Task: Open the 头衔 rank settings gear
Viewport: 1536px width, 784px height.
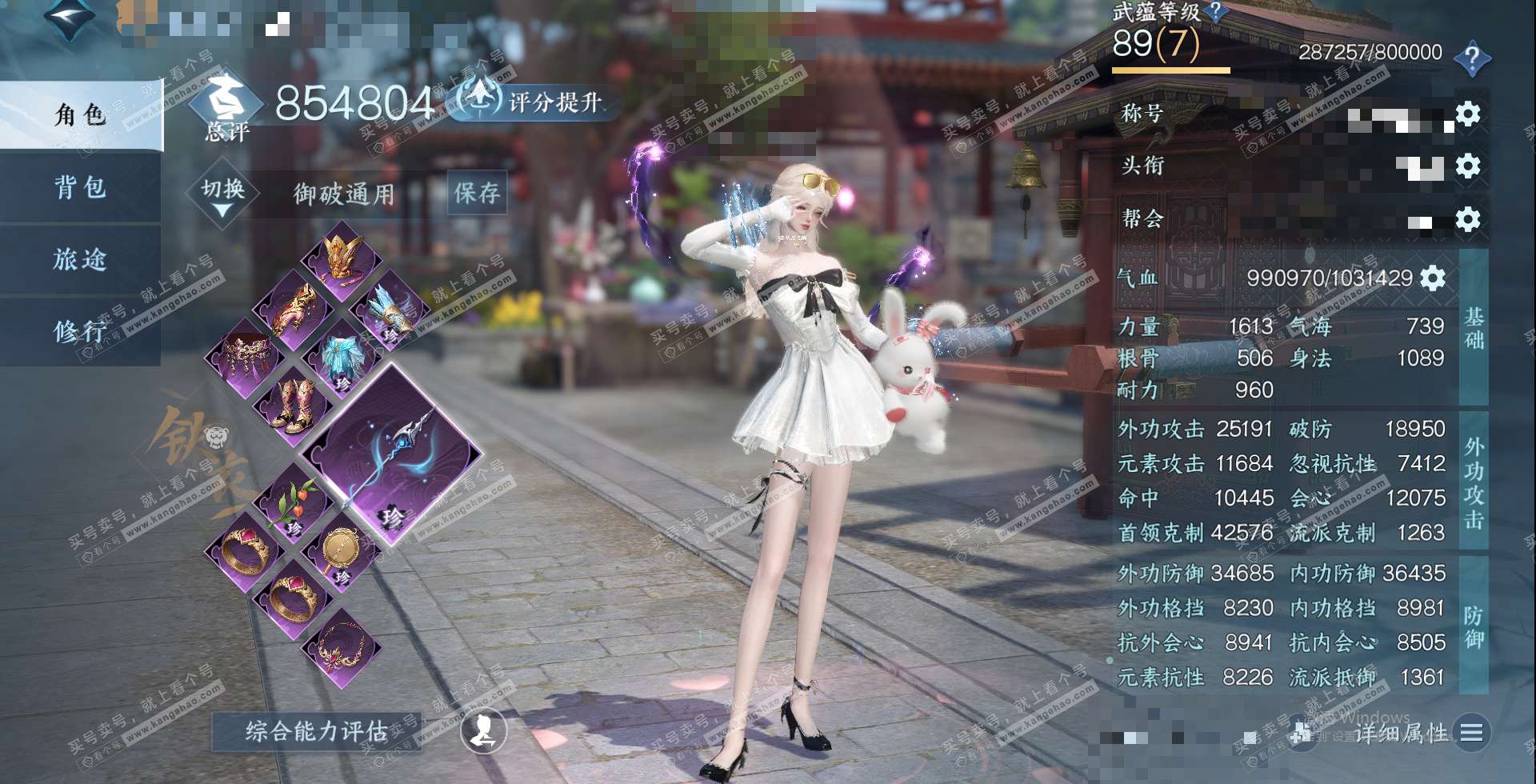Action: [x=1467, y=166]
